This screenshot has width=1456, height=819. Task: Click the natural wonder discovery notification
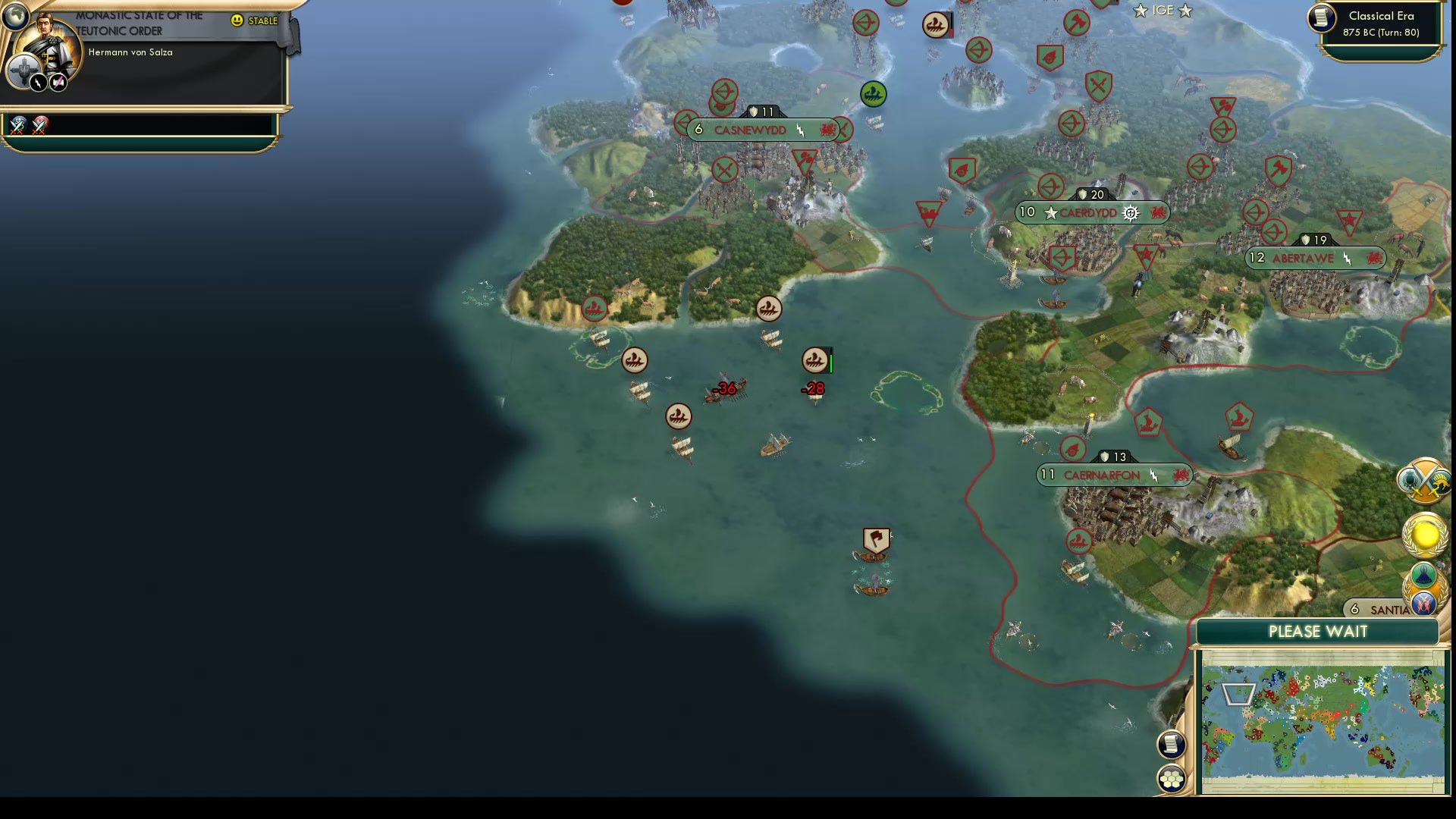pos(1423,574)
